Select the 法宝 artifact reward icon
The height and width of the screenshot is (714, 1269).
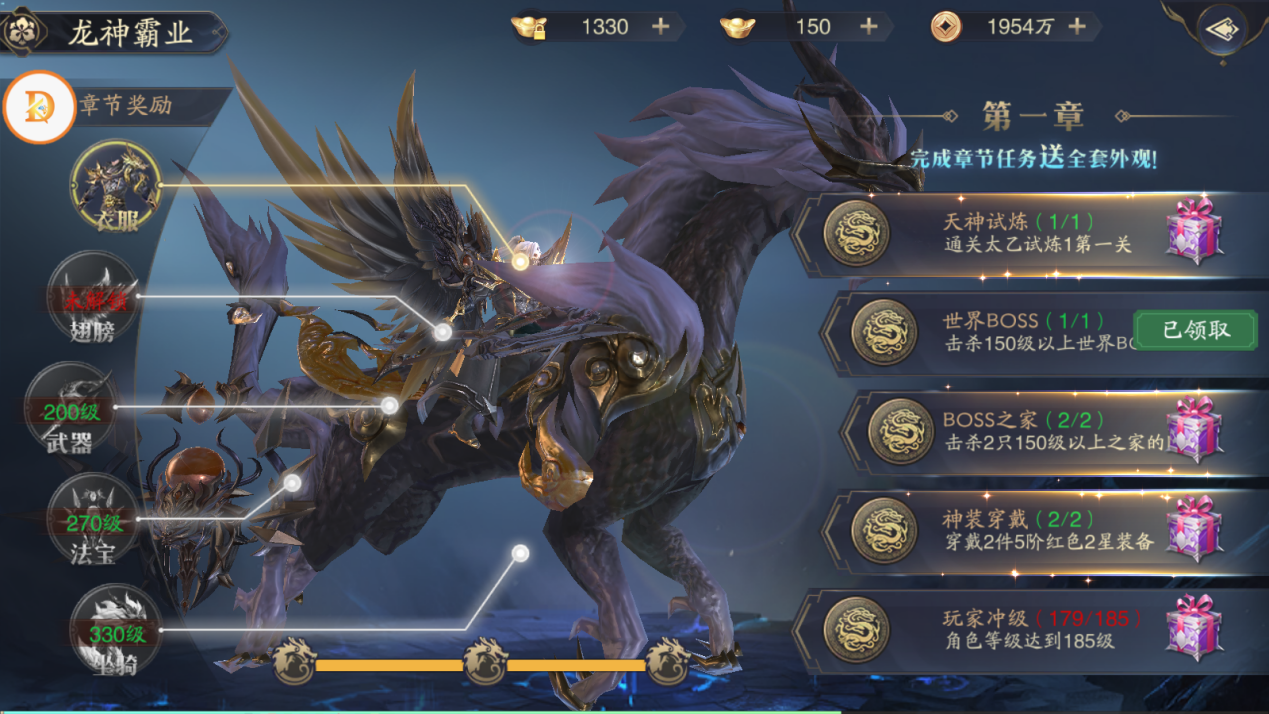coord(93,520)
